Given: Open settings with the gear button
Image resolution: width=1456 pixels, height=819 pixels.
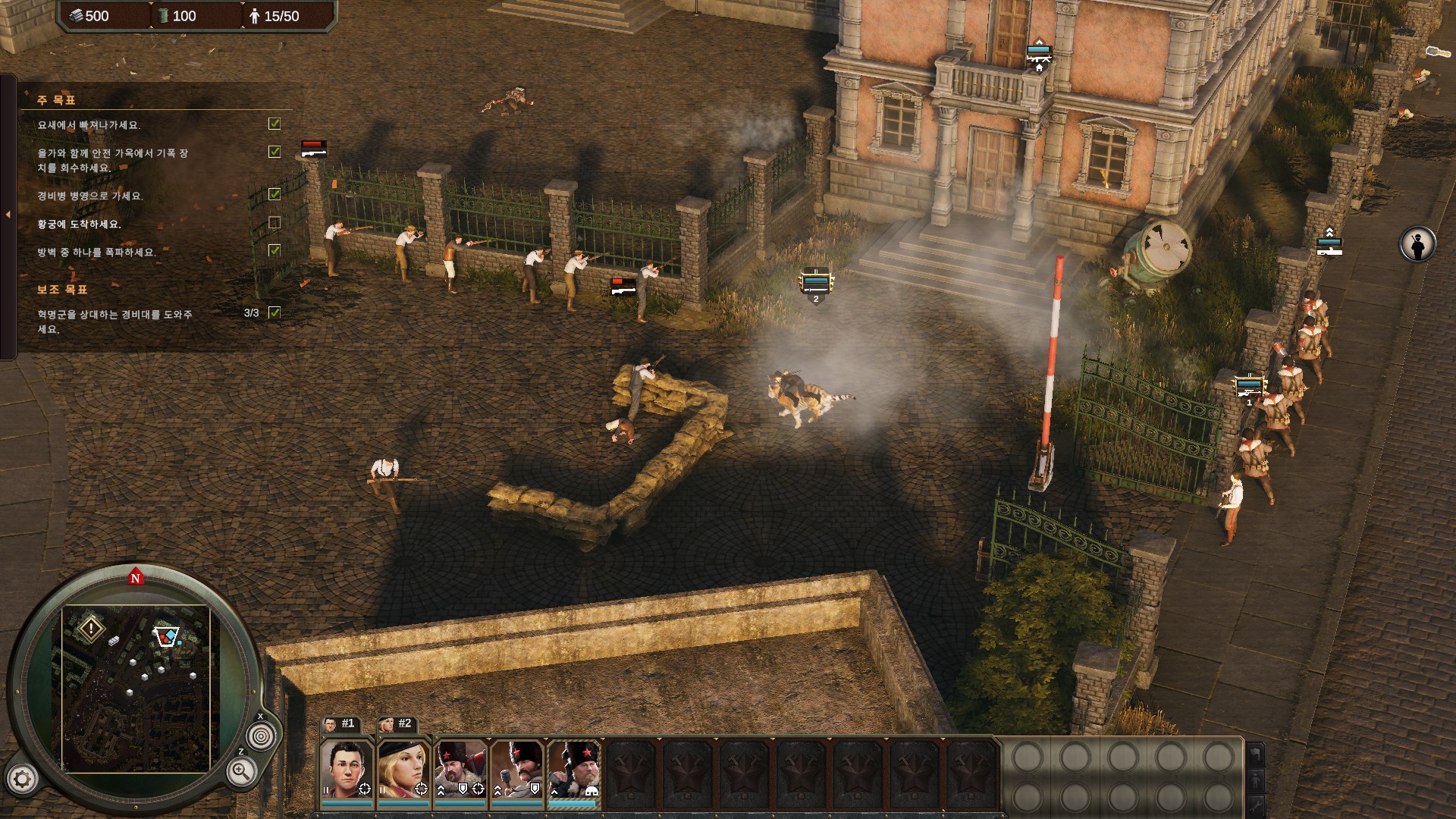Looking at the screenshot, I should pyautogui.click(x=22, y=779).
